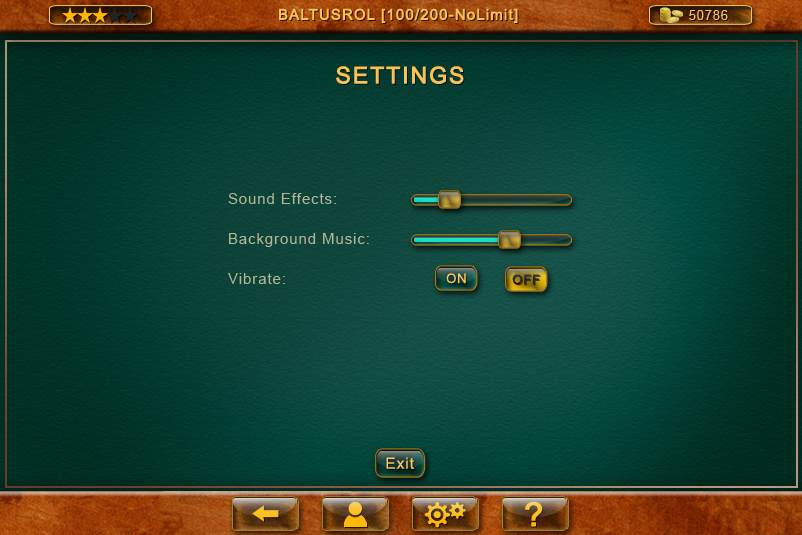
Task: Go back with the arrow button
Action: [265, 514]
